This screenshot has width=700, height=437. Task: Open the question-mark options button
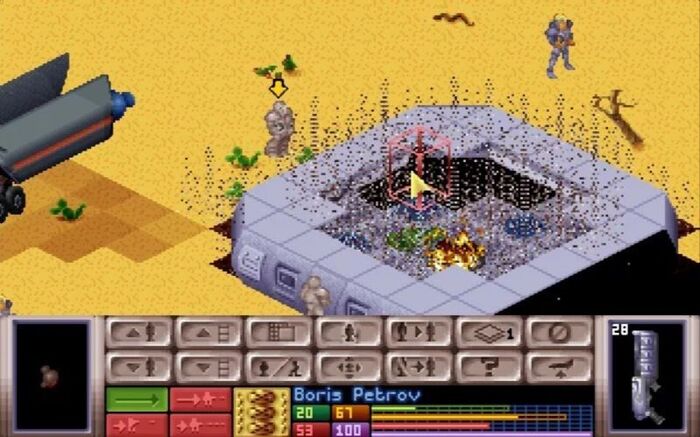[487, 366]
